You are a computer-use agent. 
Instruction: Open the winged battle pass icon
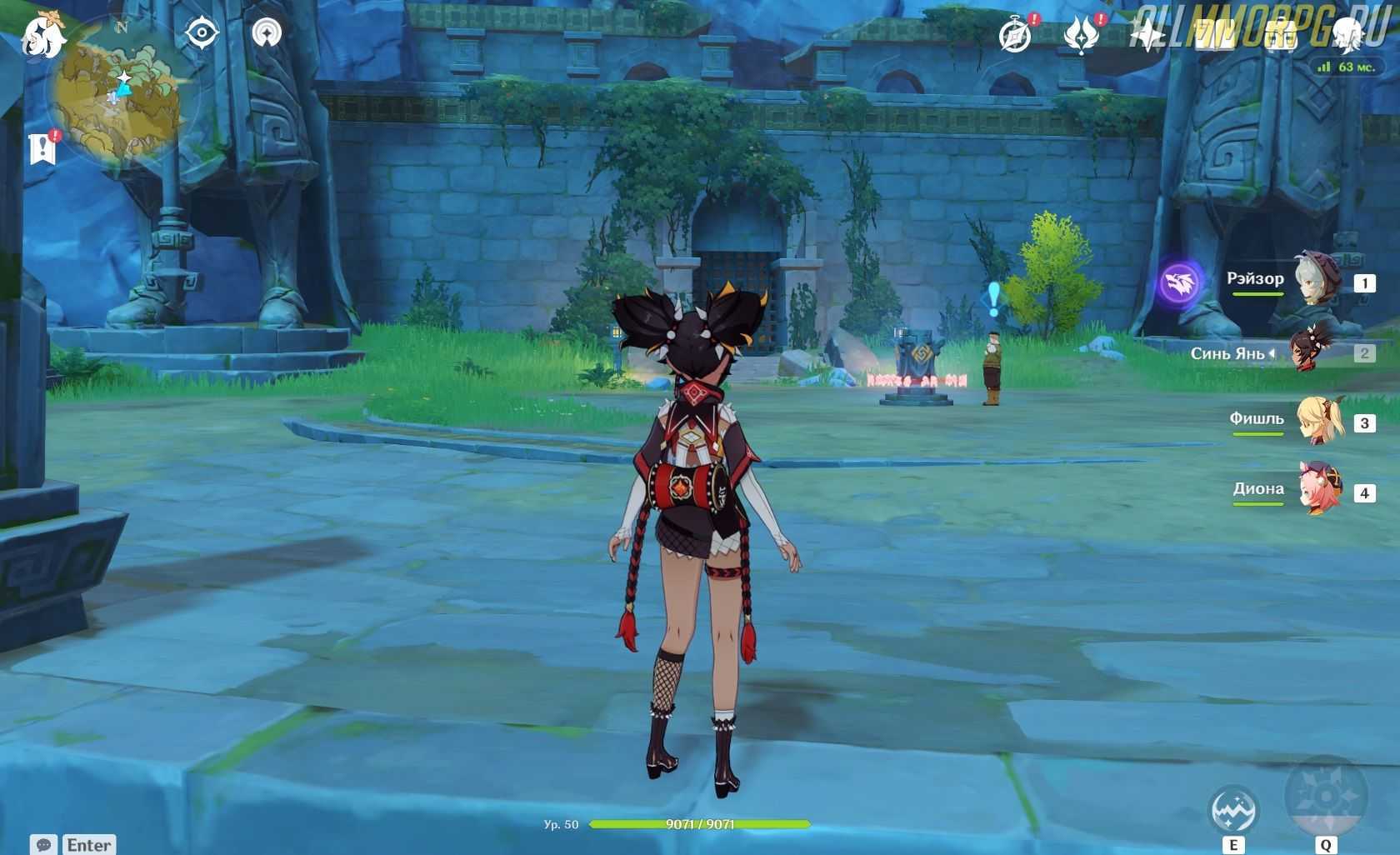click(1081, 36)
